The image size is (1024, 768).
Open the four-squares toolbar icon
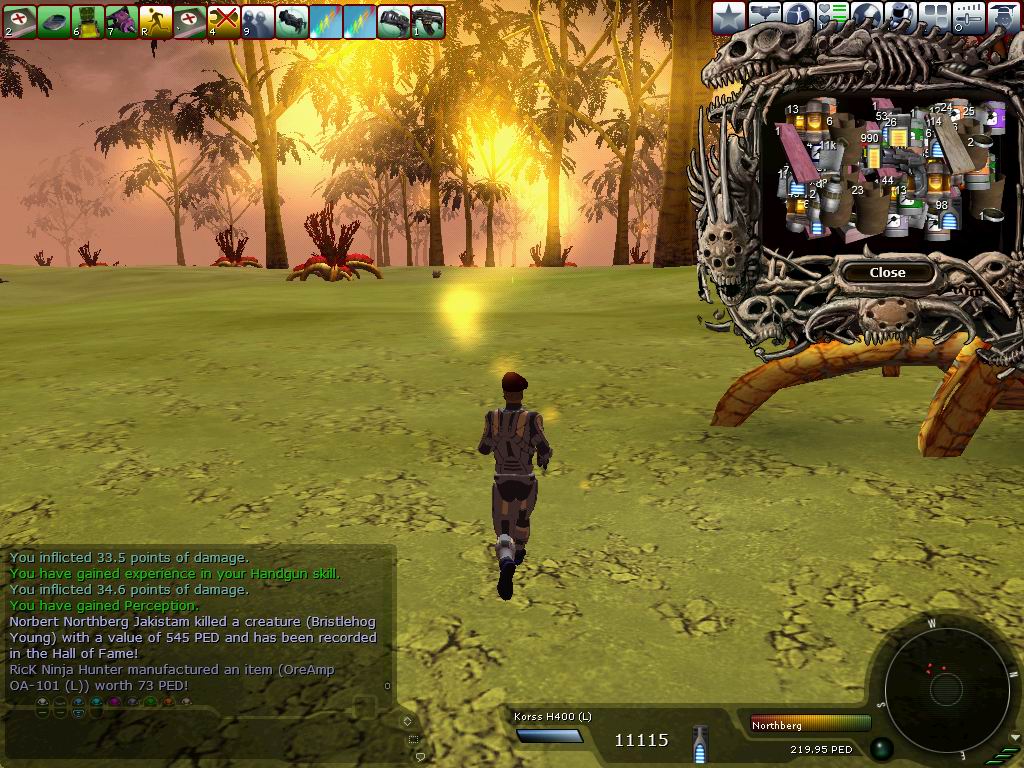(x=935, y=17)
